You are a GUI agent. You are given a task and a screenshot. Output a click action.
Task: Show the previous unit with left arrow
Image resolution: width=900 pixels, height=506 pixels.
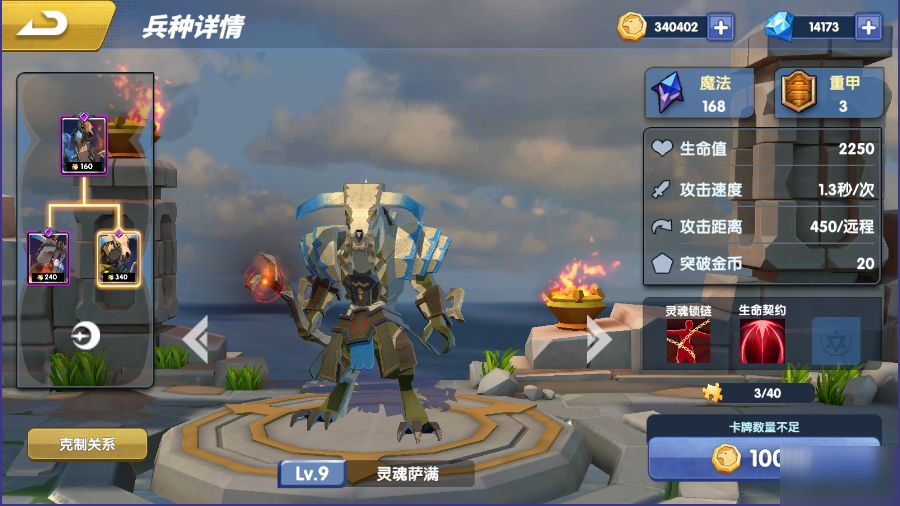(x=196, y=340)
